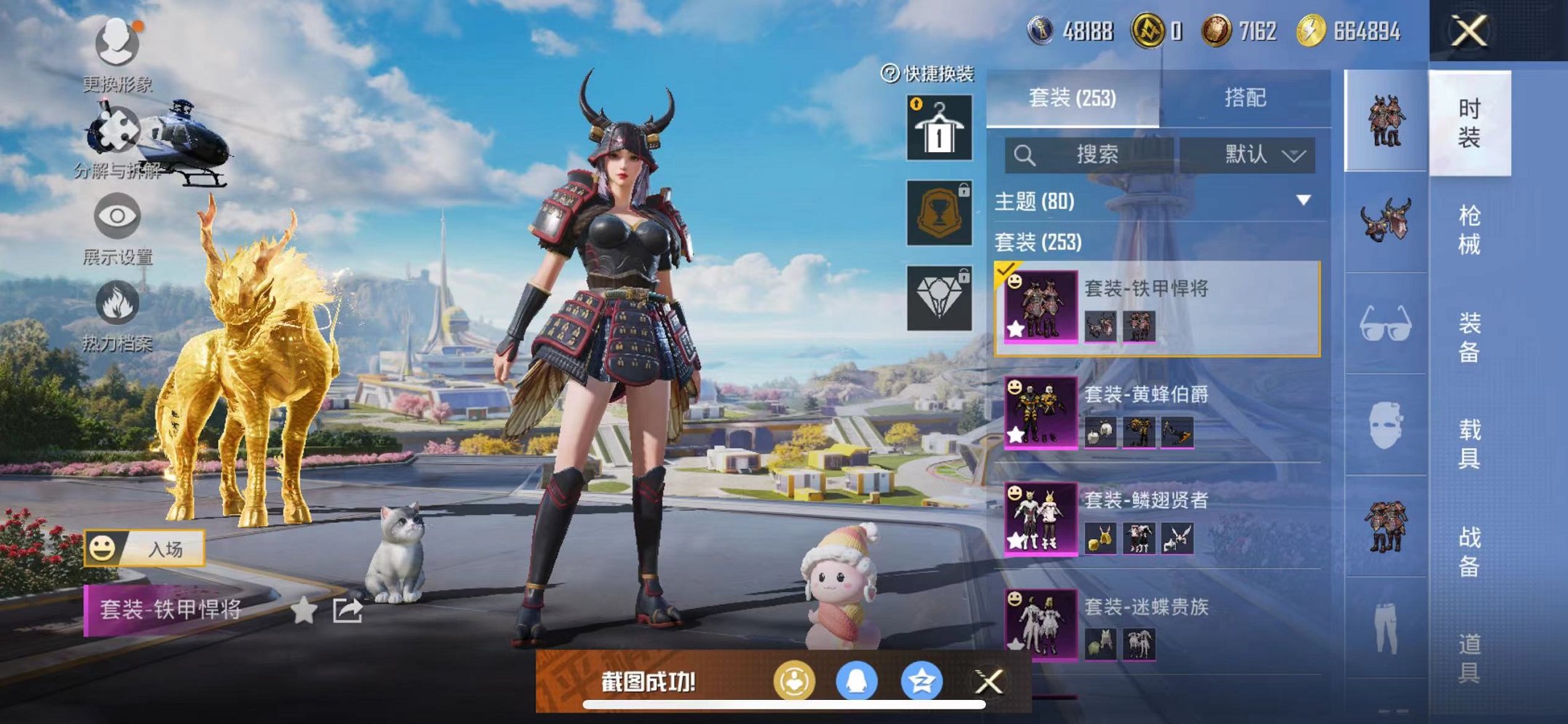The width and height of the screenshot is (1568, 724).
Task: Select the 套装 (253) tab
Action: (x=1072, y=98)
